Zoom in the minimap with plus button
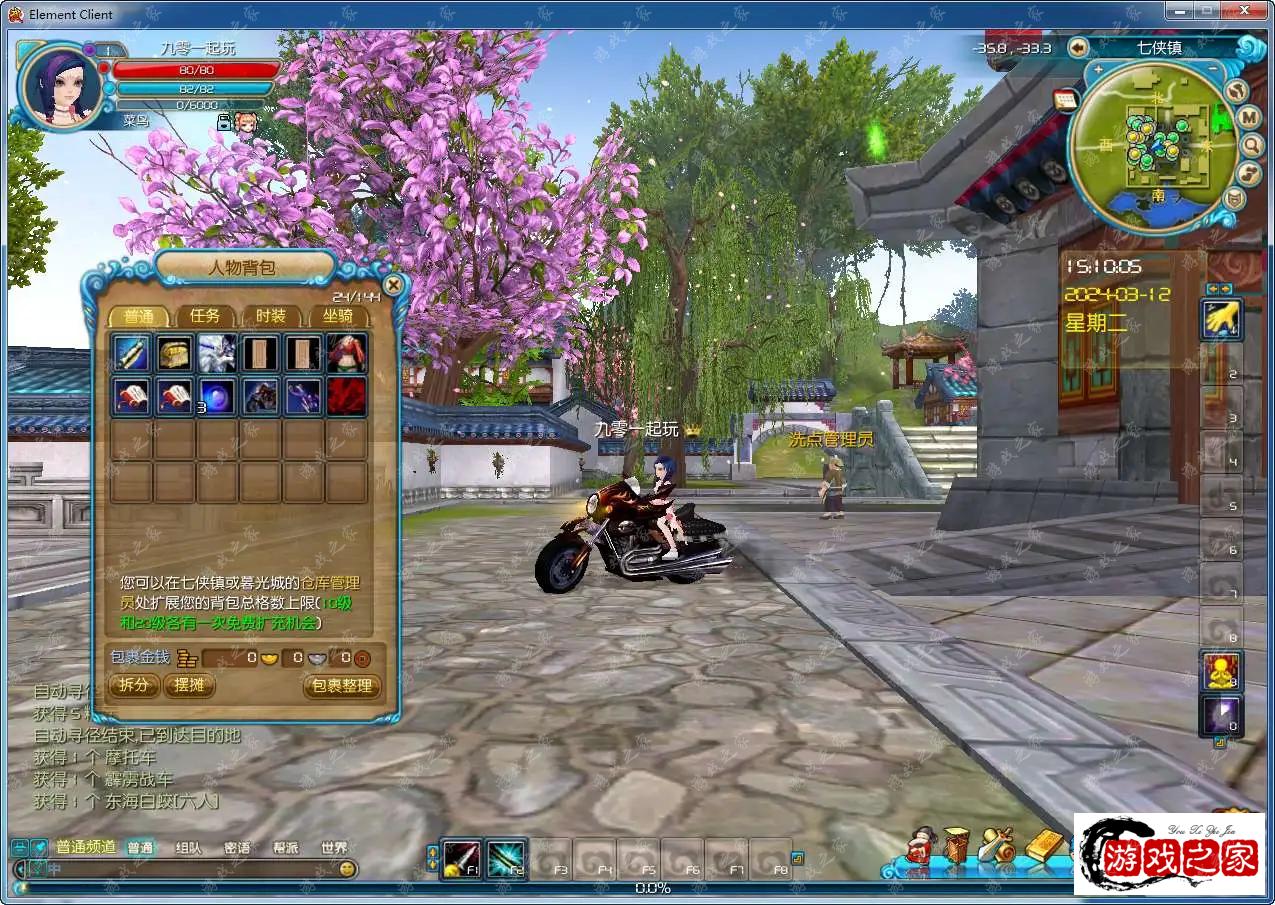The image size is (1275, 905). point(1098,70)
